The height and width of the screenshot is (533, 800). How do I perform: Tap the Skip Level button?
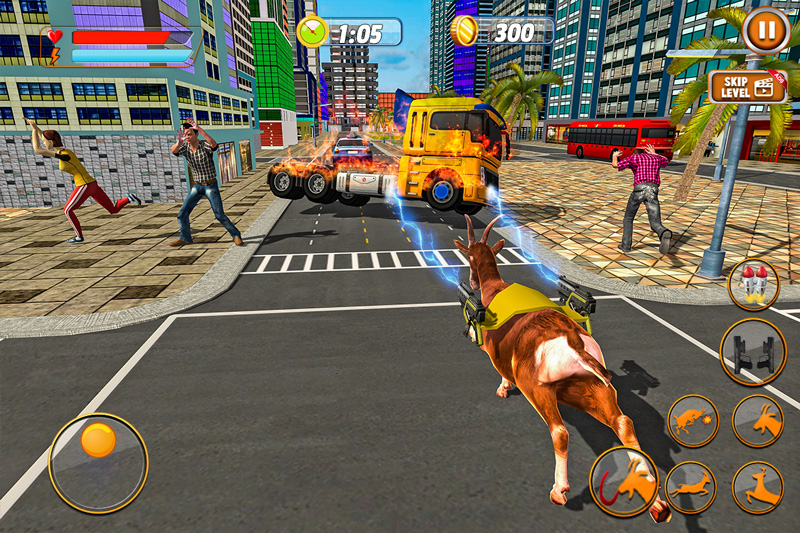coord(748,86)
